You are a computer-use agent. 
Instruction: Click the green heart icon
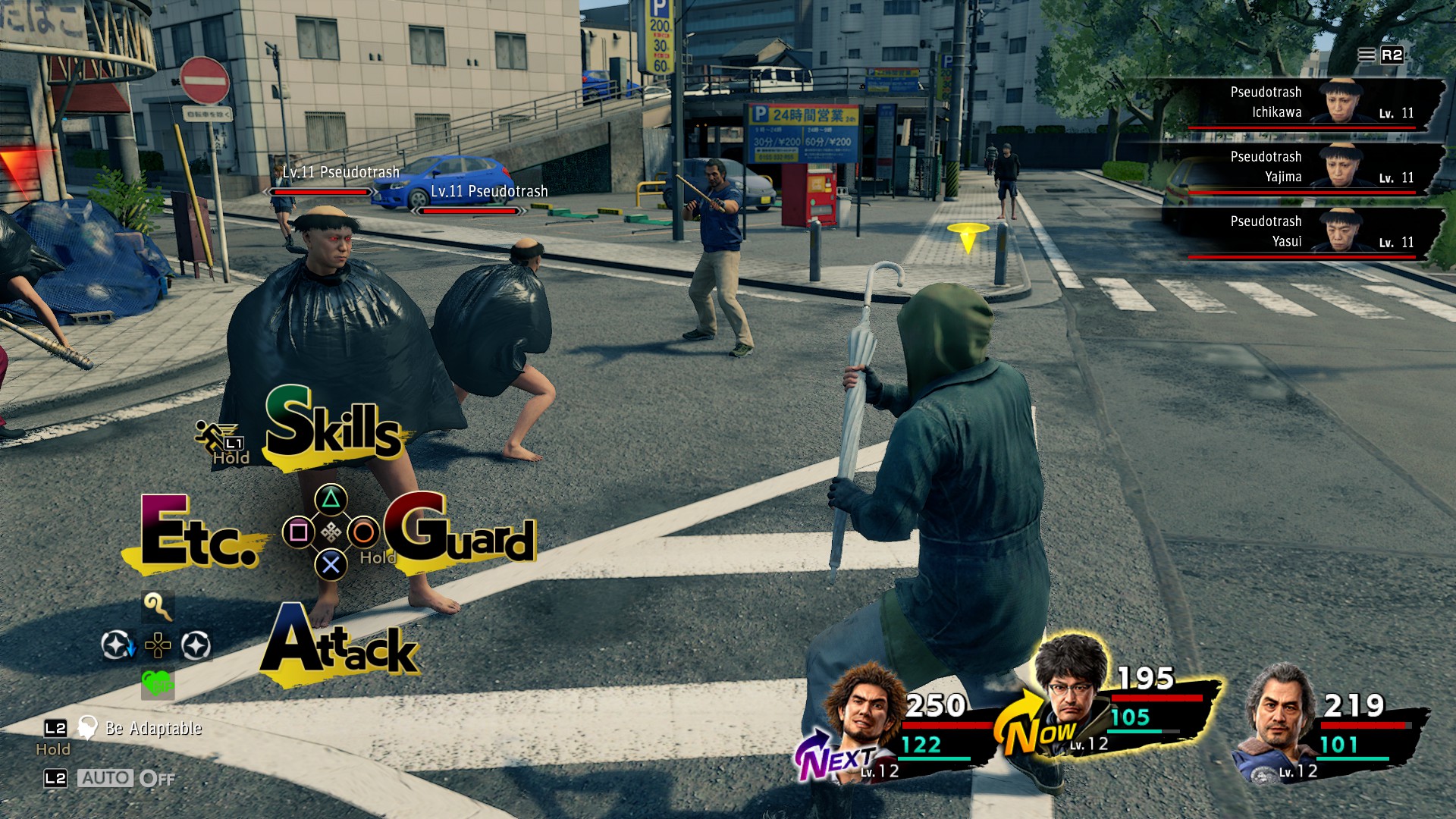[158, 684]
